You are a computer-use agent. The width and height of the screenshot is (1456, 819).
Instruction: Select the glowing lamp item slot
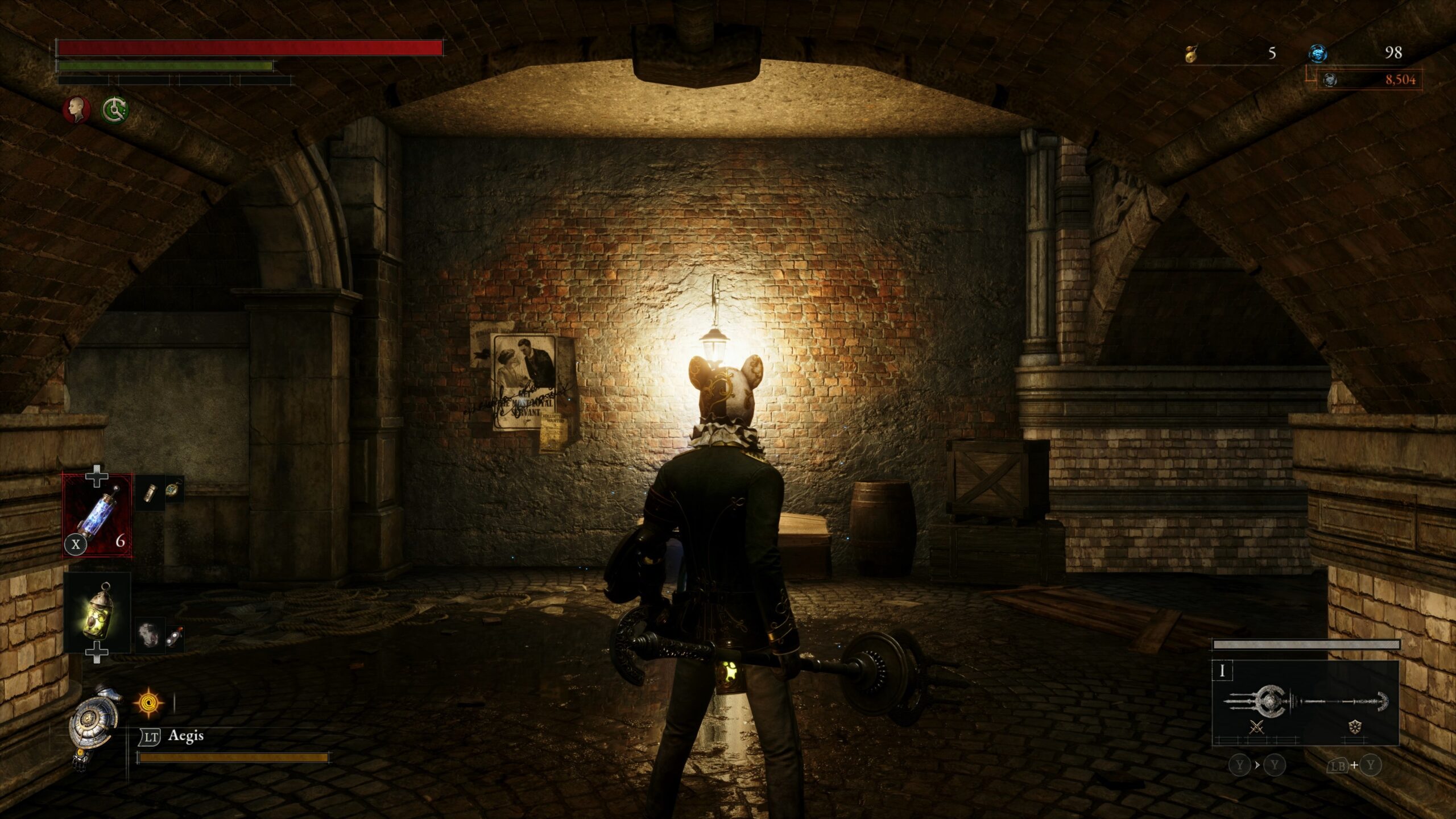pos(97,612)
